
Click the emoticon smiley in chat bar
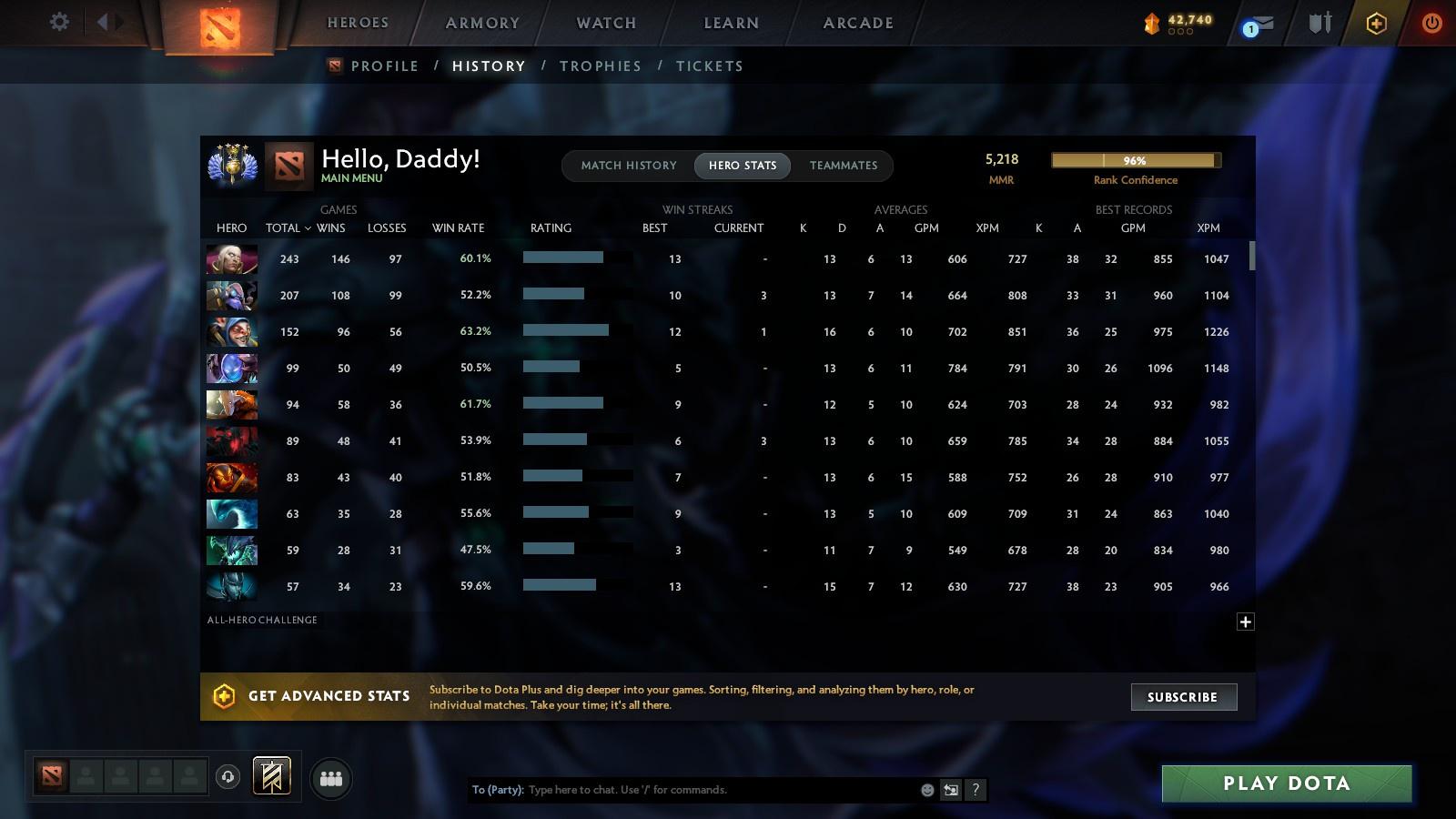[x=925, y=790]
